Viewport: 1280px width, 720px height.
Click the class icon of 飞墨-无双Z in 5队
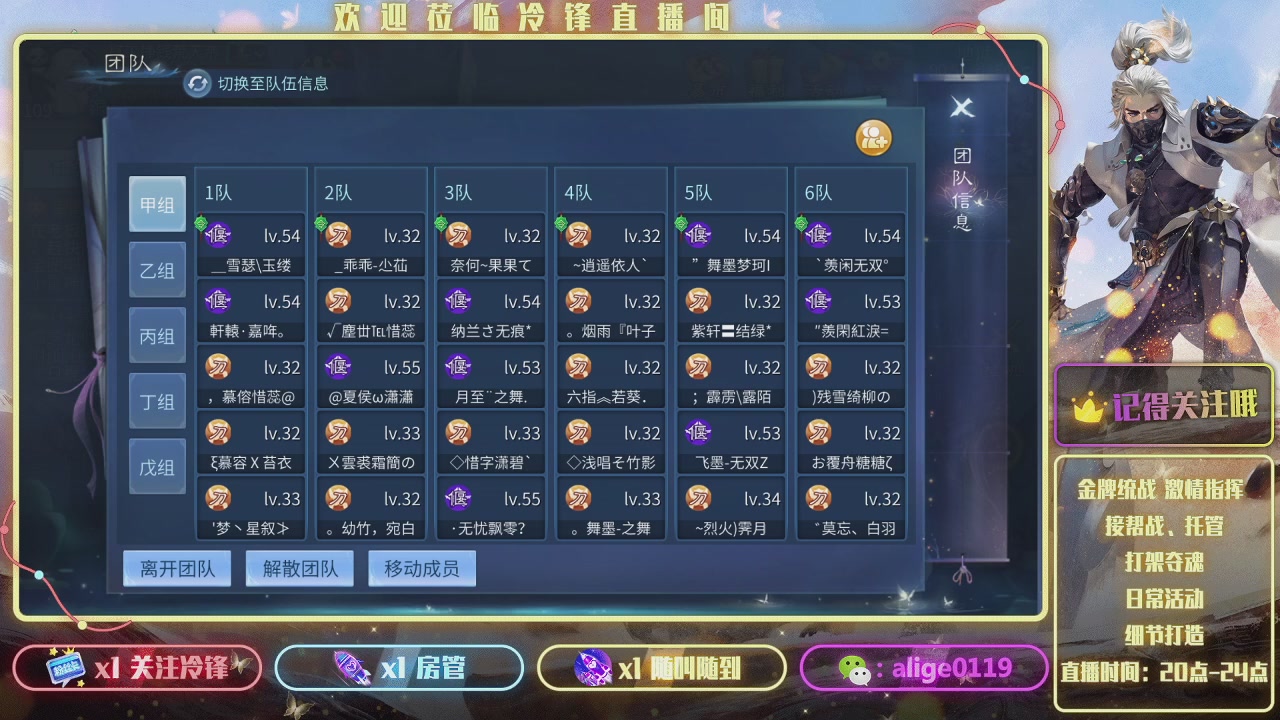click(698, 433)
